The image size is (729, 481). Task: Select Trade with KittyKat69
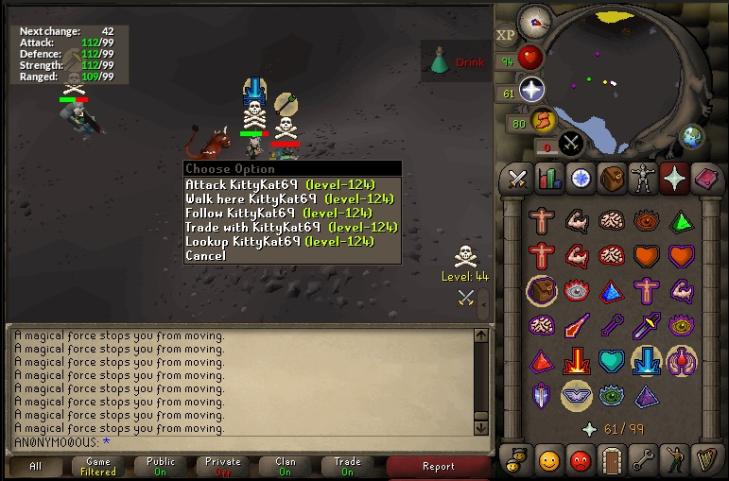[x=291, y=227]
